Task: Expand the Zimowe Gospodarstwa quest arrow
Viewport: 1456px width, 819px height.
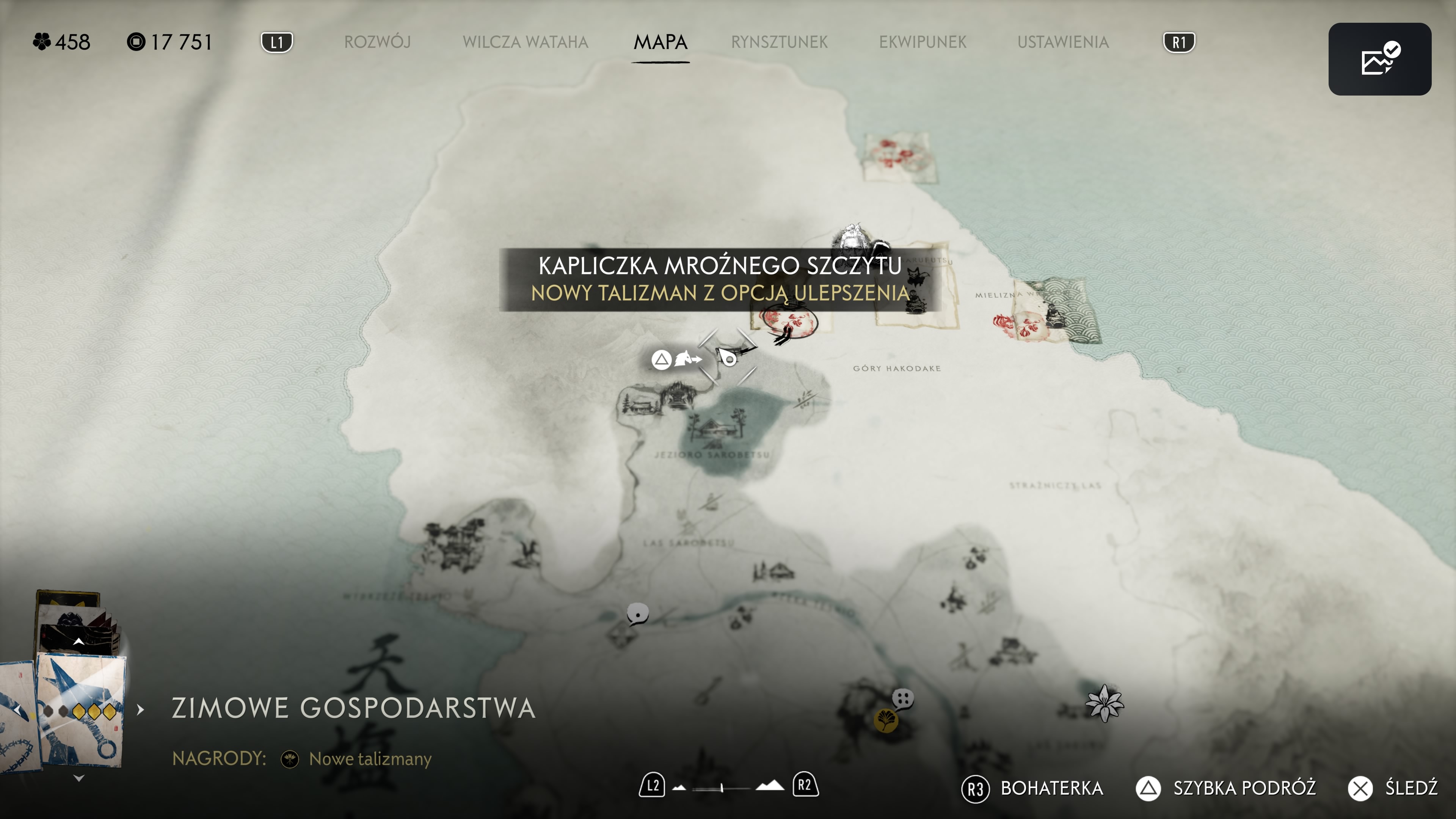Action: pyautogui.click(x=141, y=709)
